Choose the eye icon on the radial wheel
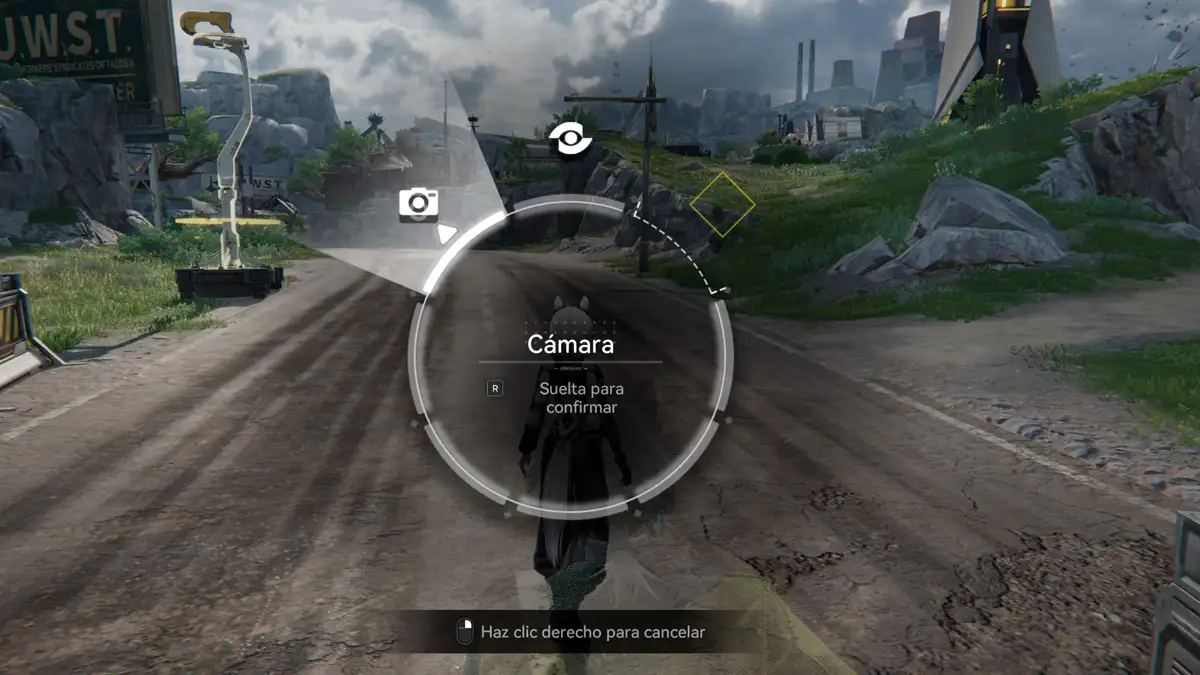 (x=571, y=139)
